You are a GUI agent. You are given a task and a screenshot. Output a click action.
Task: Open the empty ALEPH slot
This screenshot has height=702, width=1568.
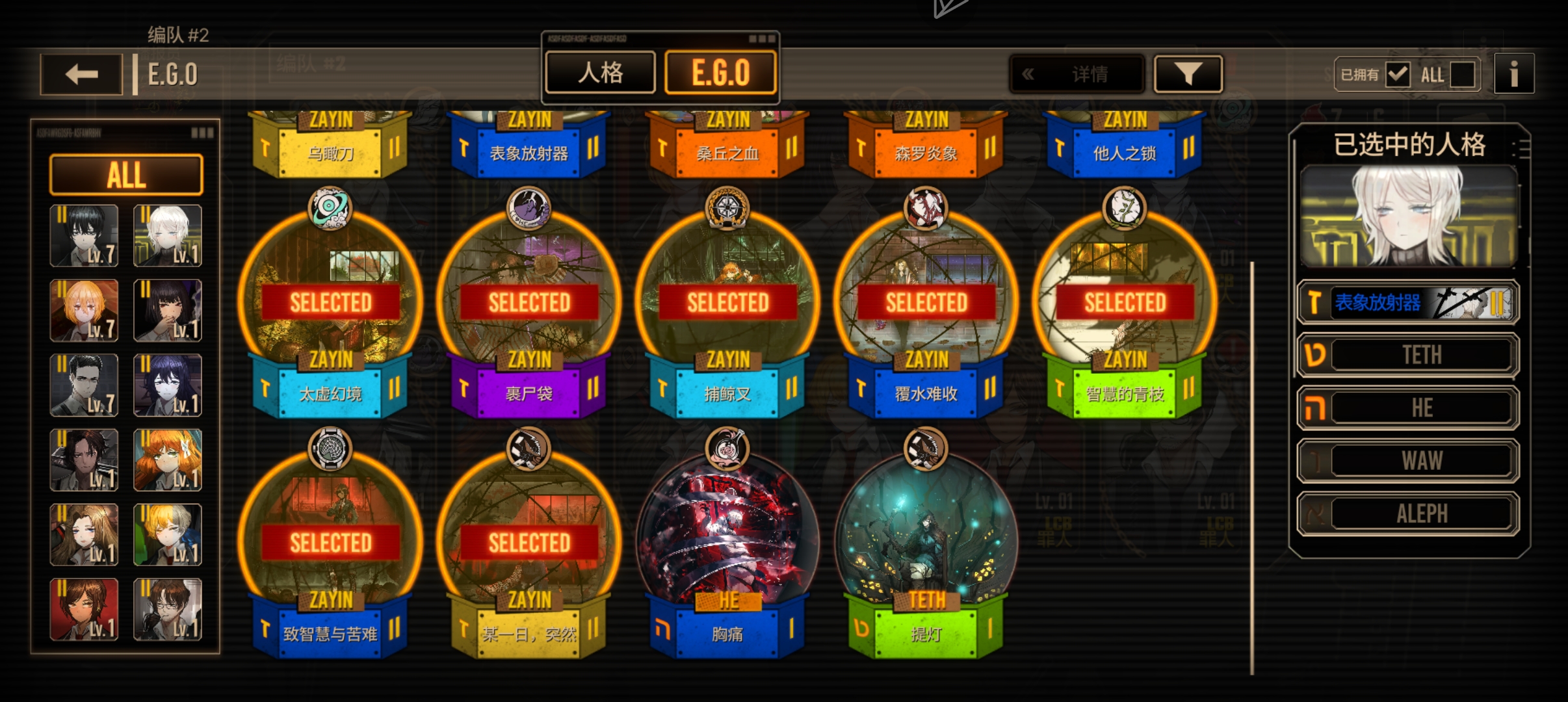point(1408,514)
